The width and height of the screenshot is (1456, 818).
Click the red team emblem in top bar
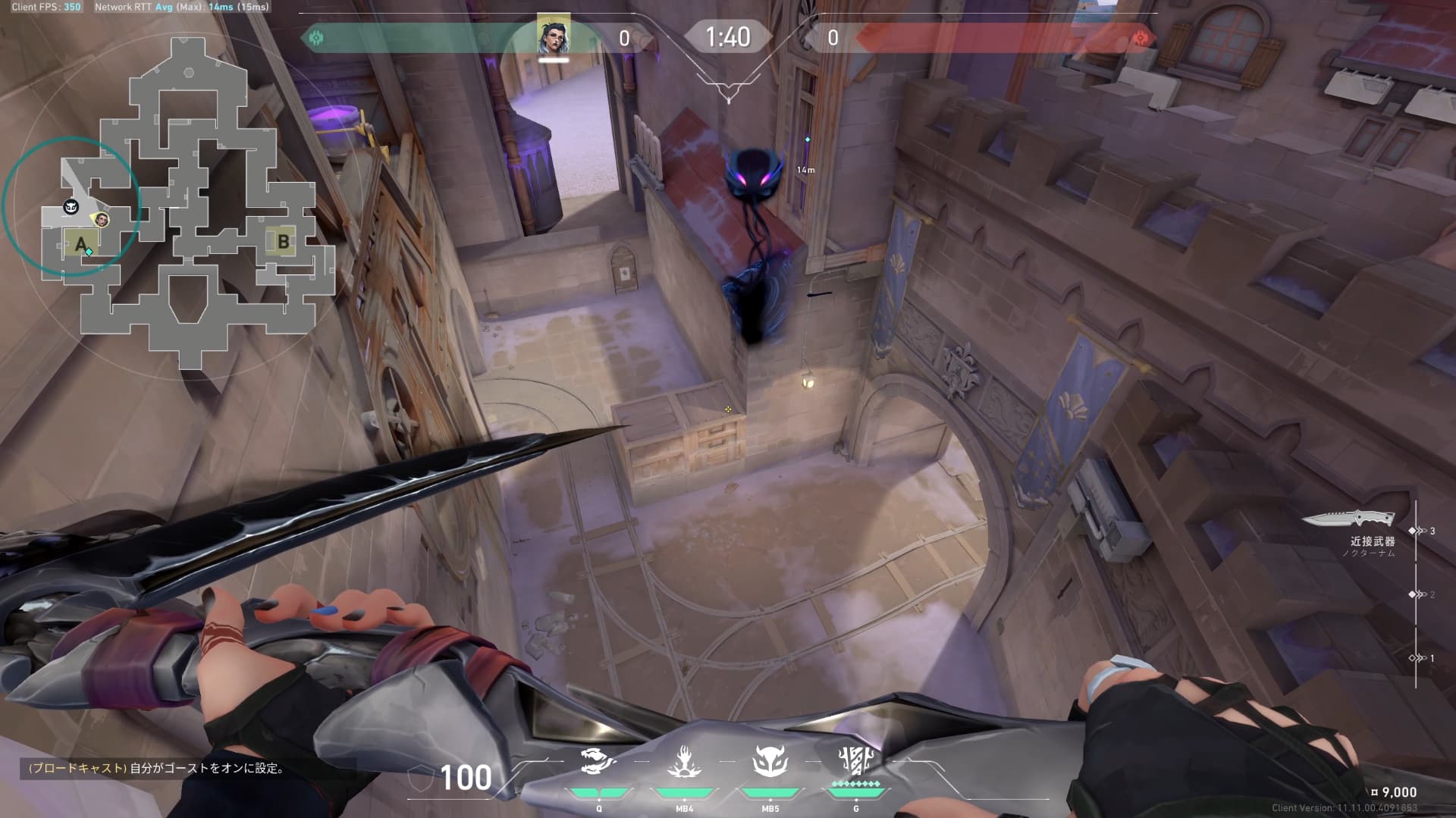click(x=1139, y=37)
